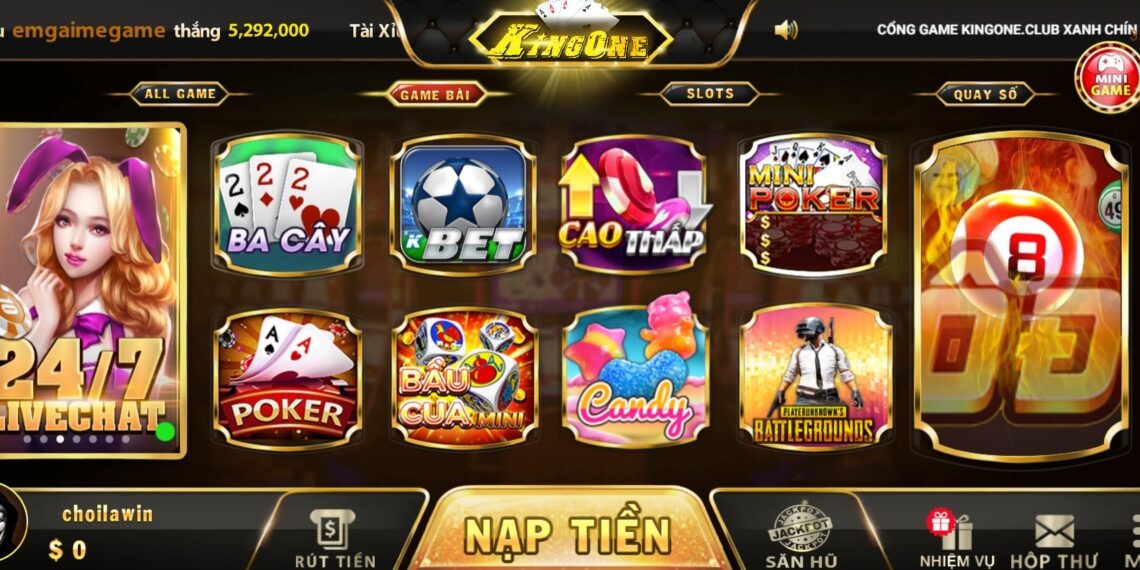Toggle the sound speaker icon
Viewport: 1140px width, 570px height.
786,30
